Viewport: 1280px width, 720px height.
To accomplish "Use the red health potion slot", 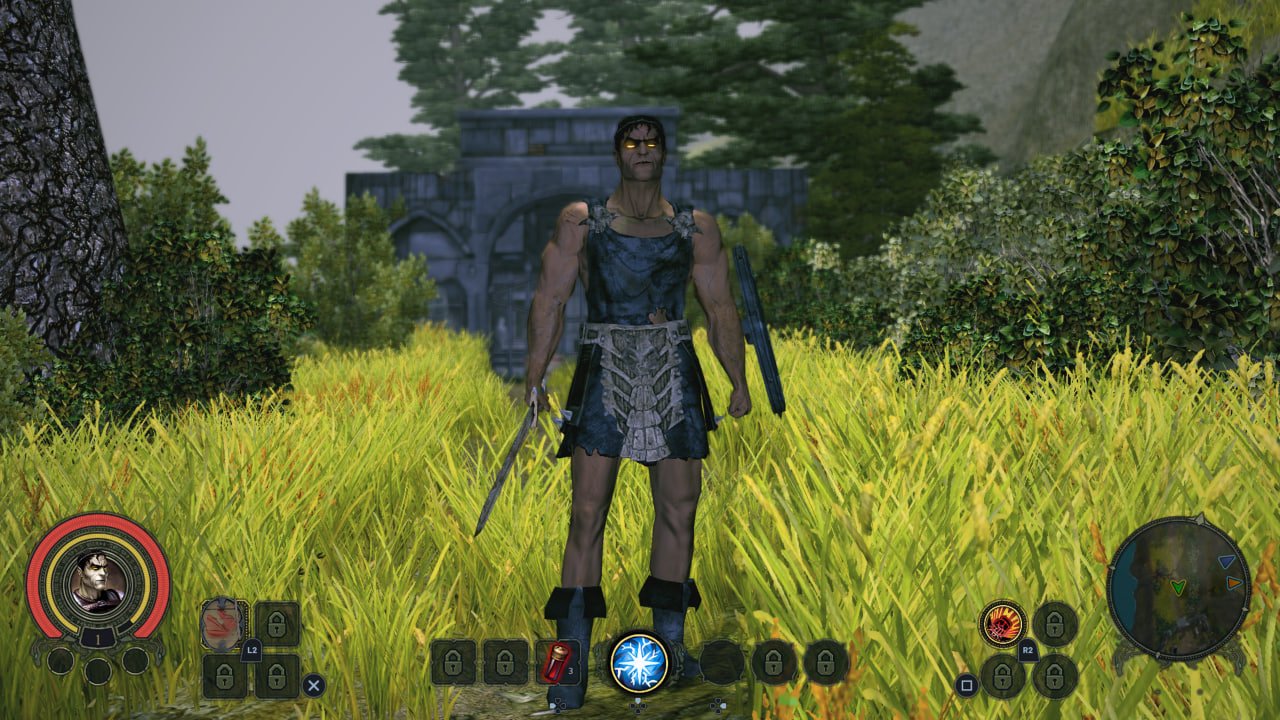I will [x=557, y=661].
